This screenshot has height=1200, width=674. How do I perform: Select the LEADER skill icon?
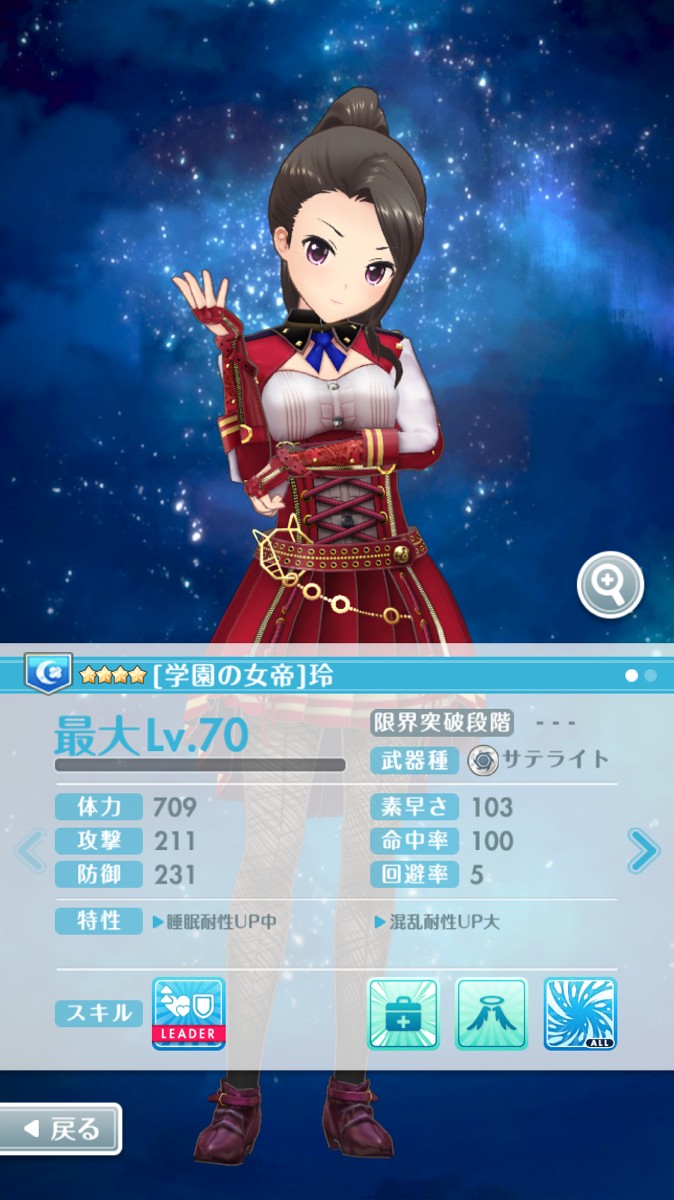coord(189,1013)
